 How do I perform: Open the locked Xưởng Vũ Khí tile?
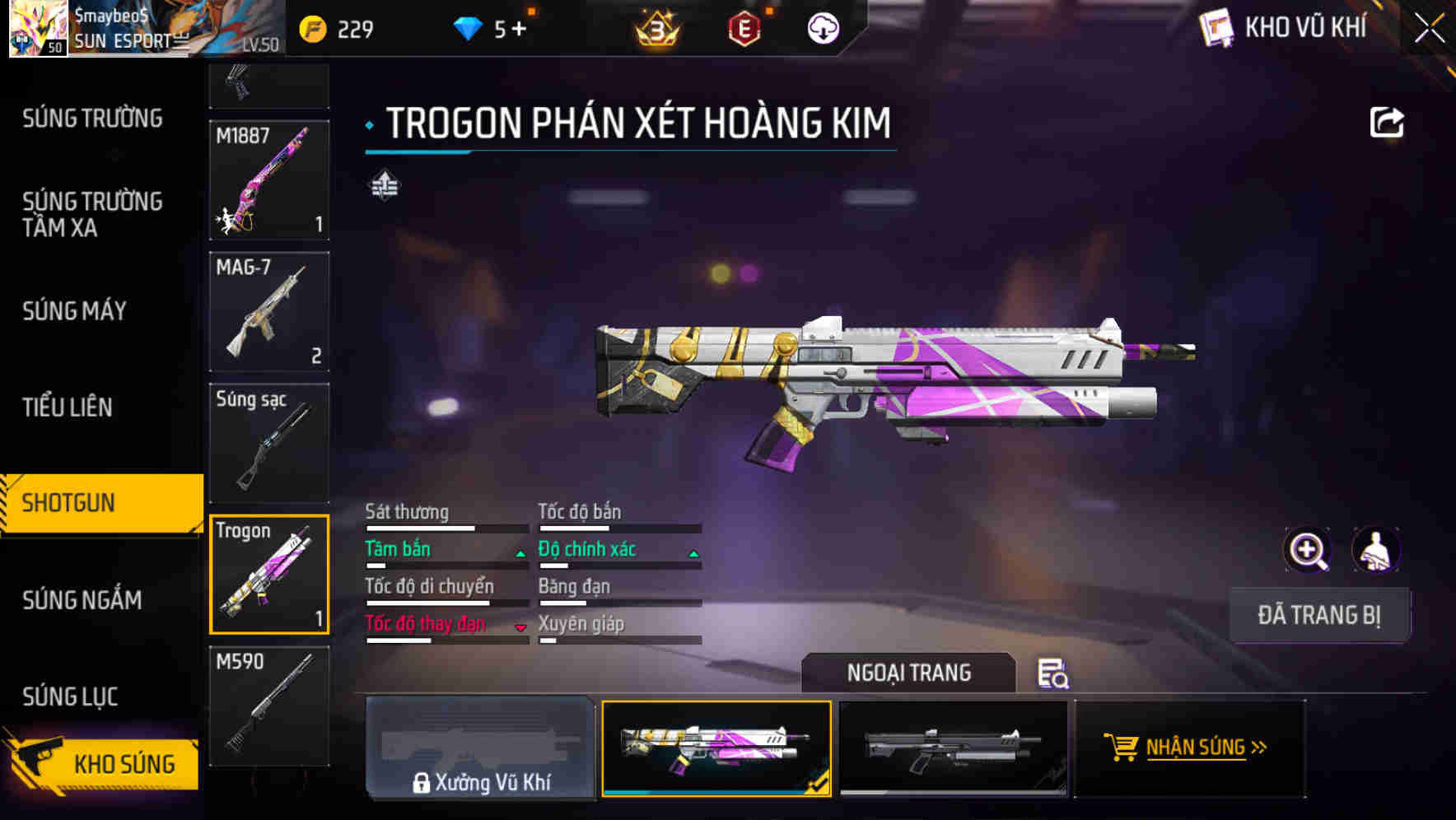point(480,748)
